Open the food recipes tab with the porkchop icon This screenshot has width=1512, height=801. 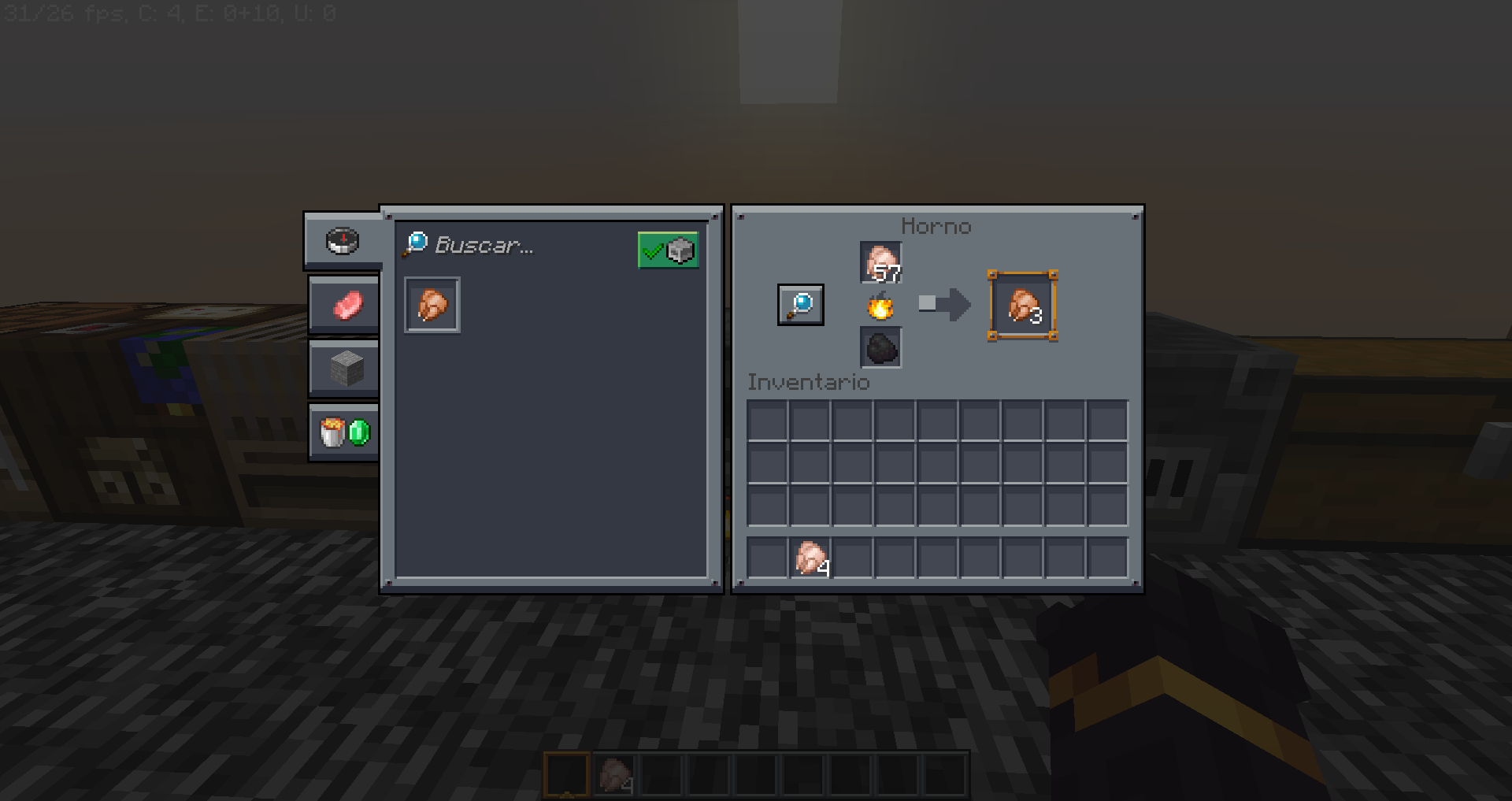pyautogui.click(x=344, y=304)
